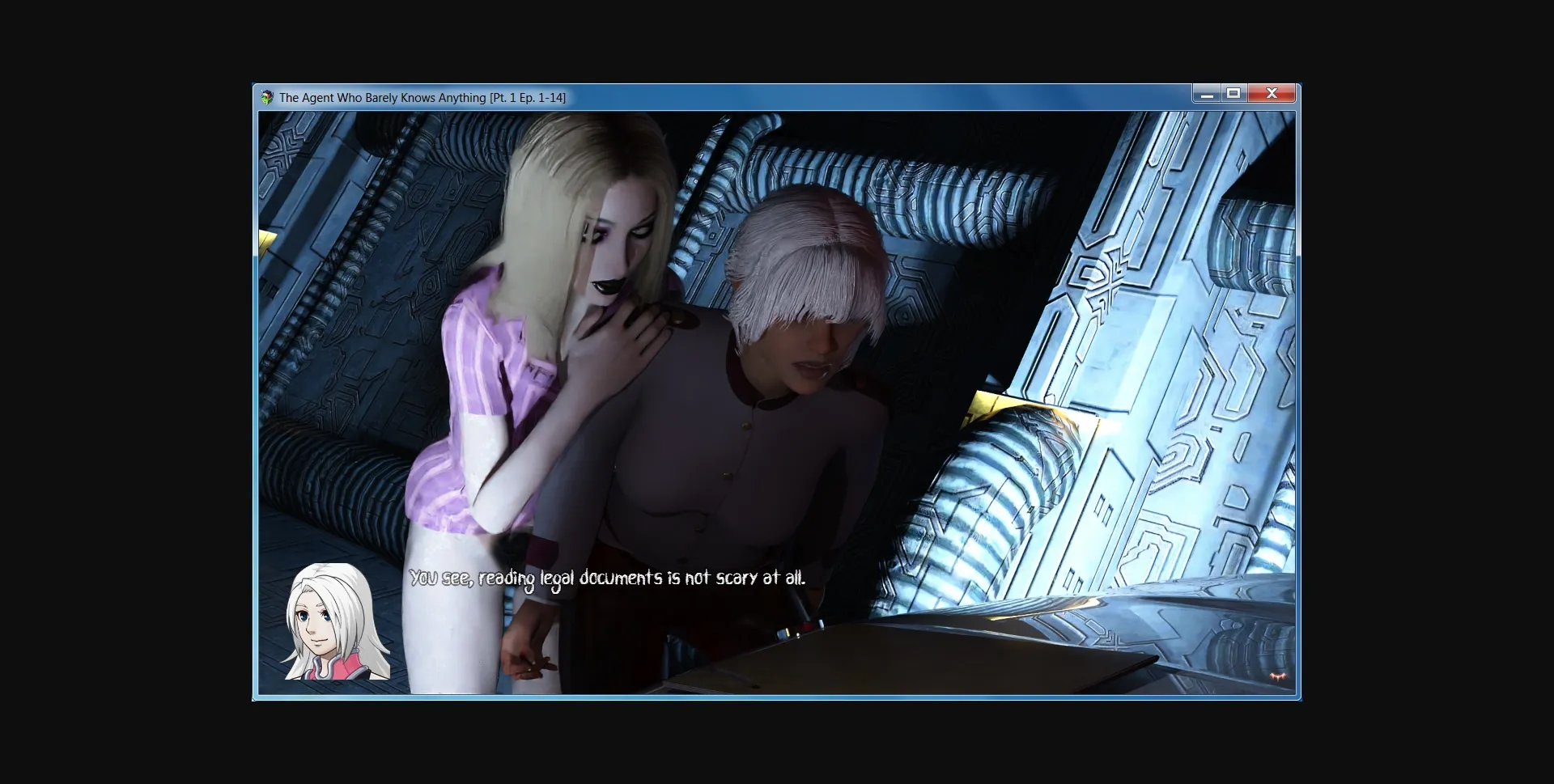The width and height of the screenshot is (1554, 784).
Task: Click the dialogue line 'You see, reading legal documents'
Action: (534, 578)
